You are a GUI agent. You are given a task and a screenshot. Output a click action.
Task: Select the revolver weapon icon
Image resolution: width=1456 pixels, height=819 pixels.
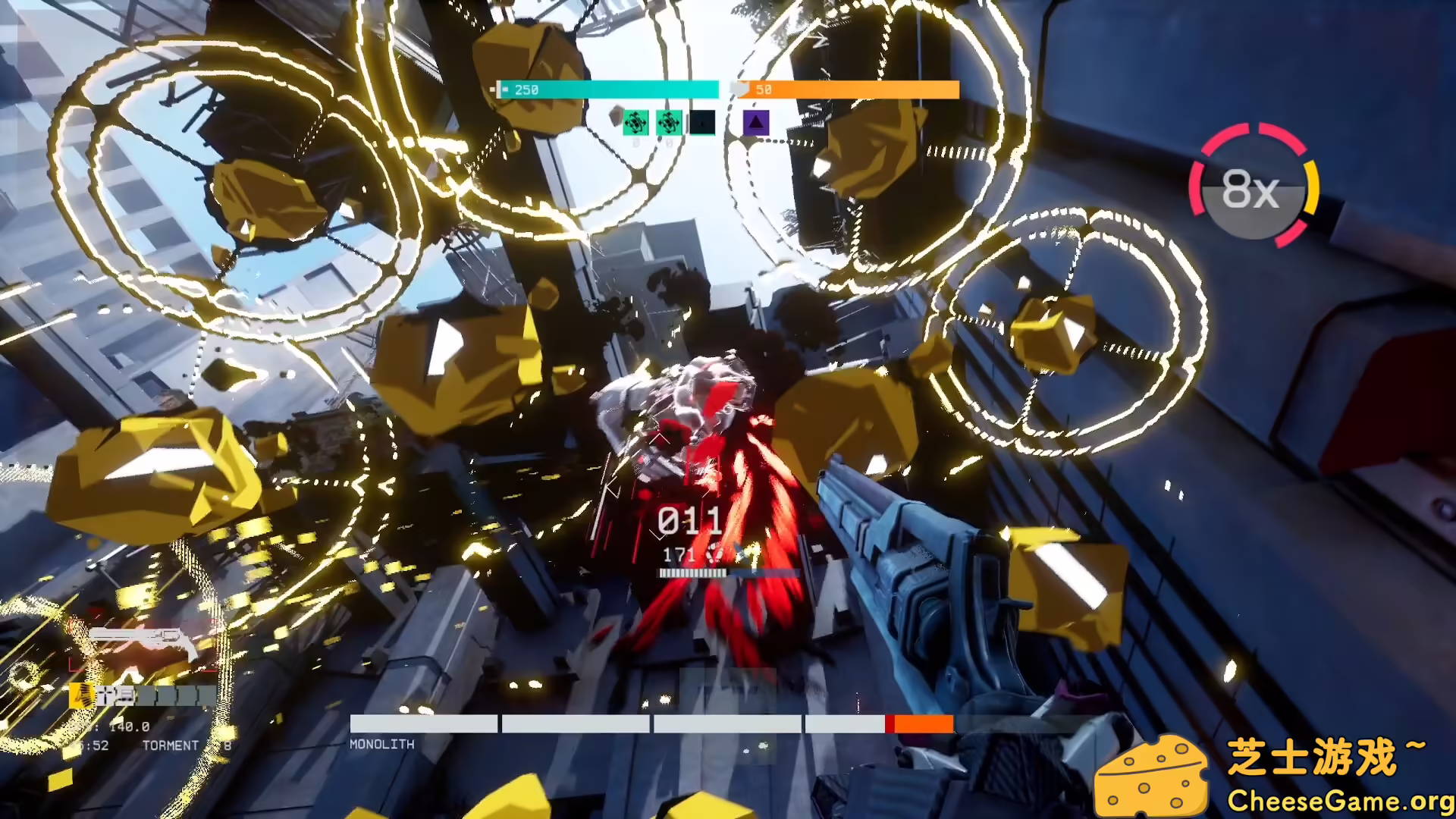coord(143,641)
